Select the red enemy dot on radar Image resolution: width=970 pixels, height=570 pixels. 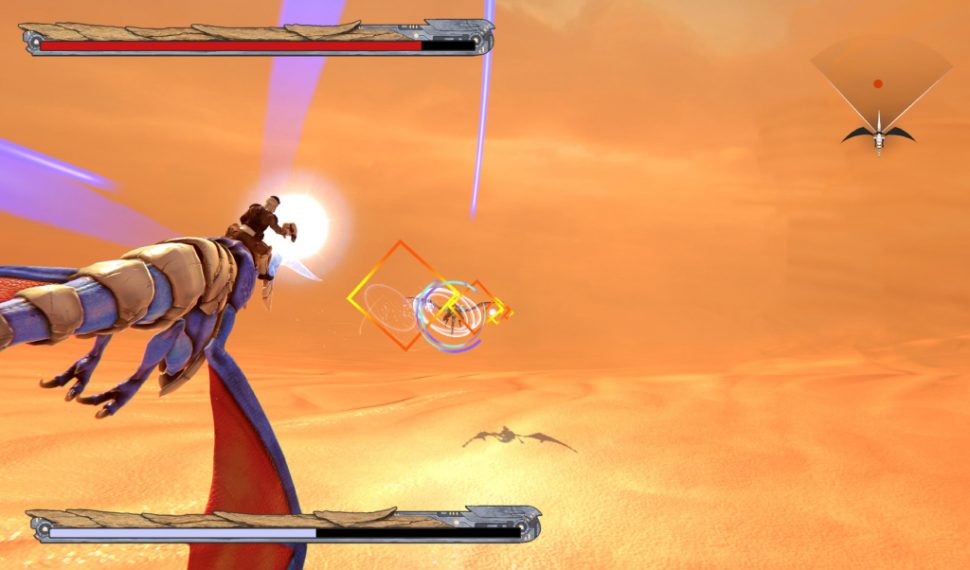pyautogui.click(x=878, y=84)
